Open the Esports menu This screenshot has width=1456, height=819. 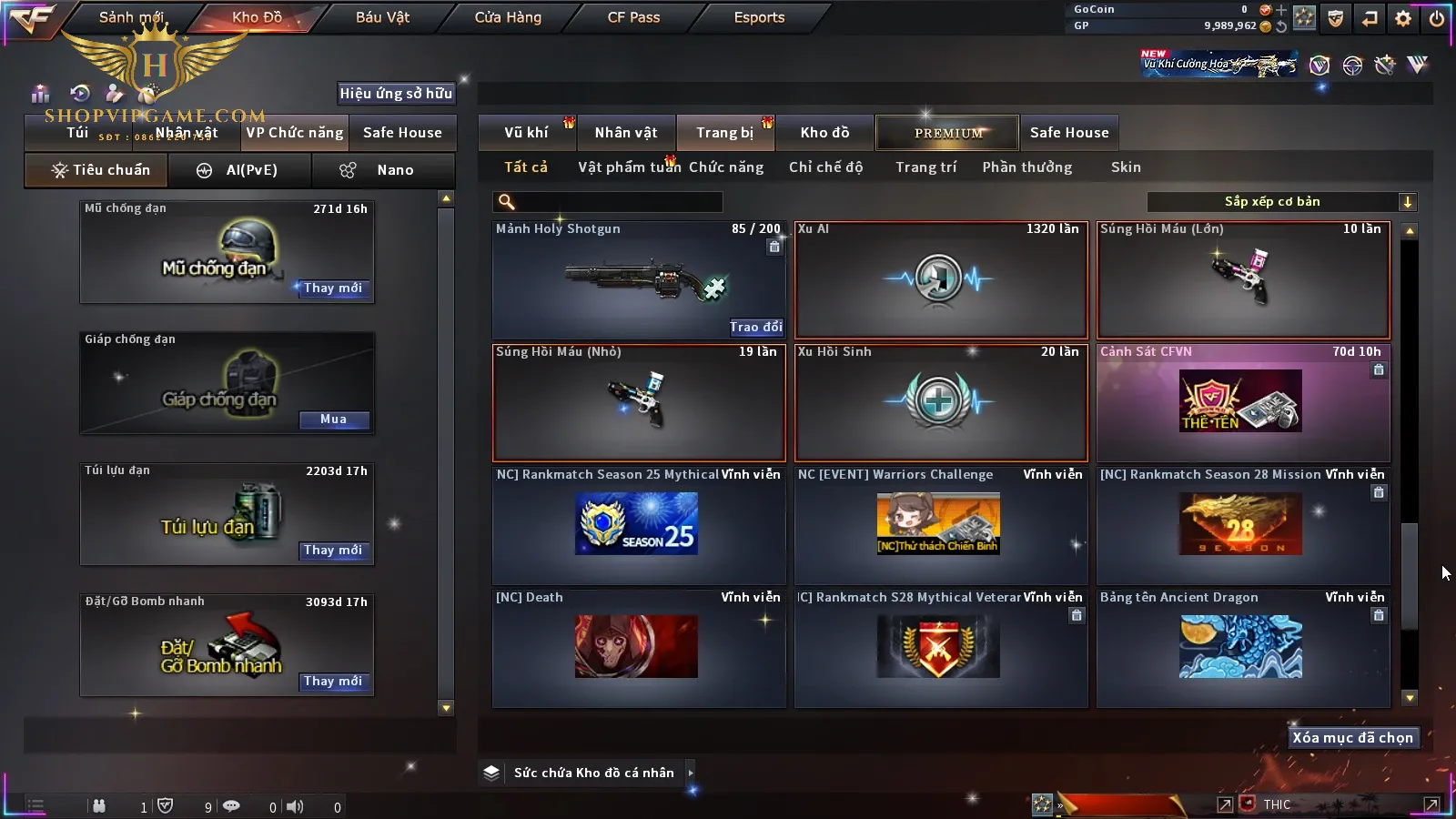click(x=759, y=17)
